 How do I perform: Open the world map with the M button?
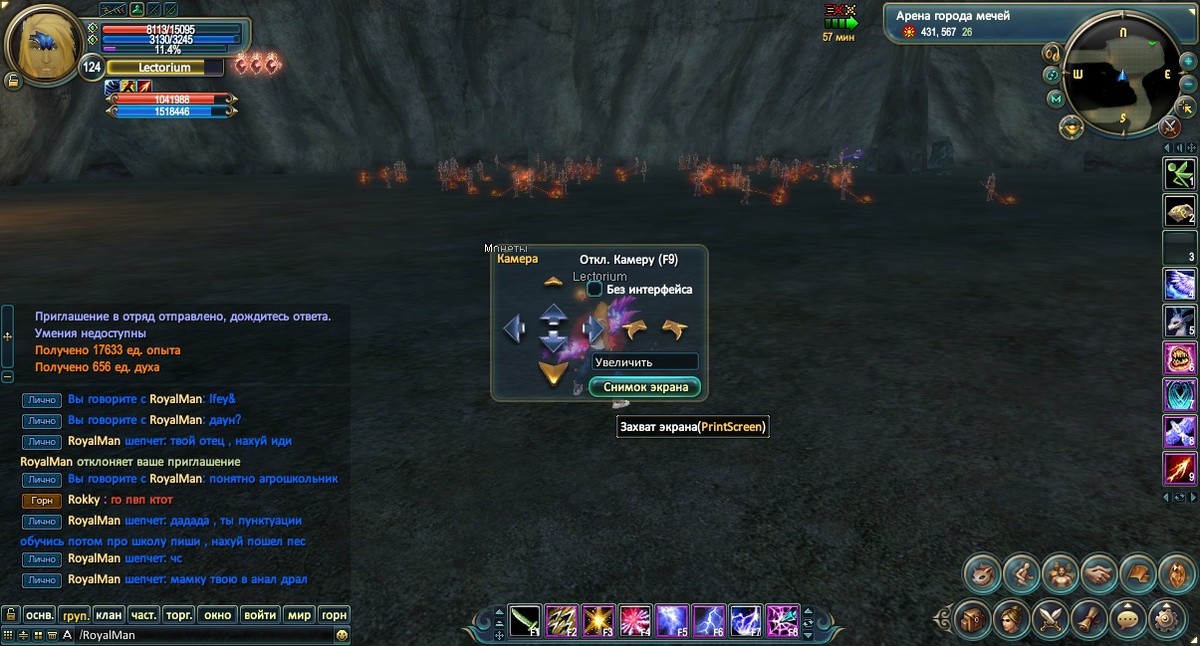[1055, 99]
